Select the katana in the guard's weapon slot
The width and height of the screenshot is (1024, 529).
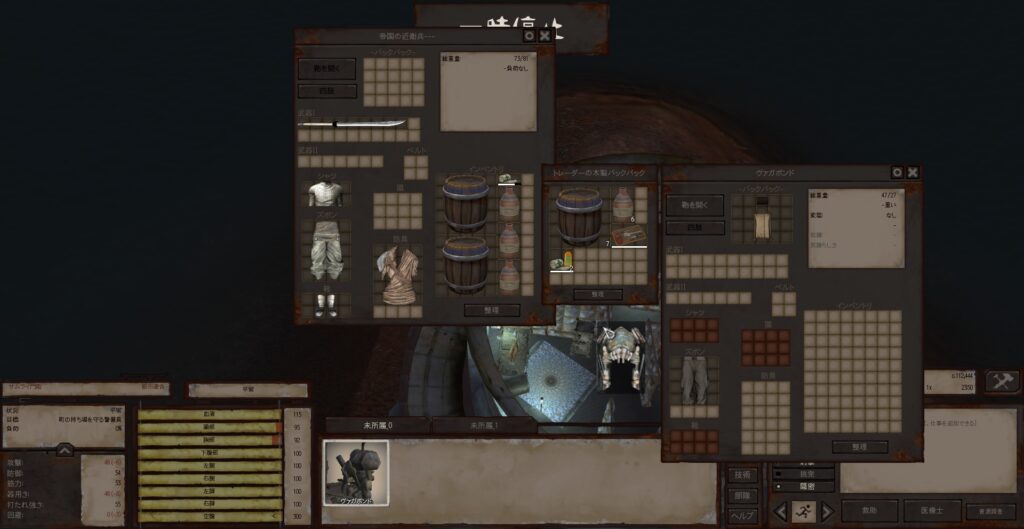tap(355, 124)
